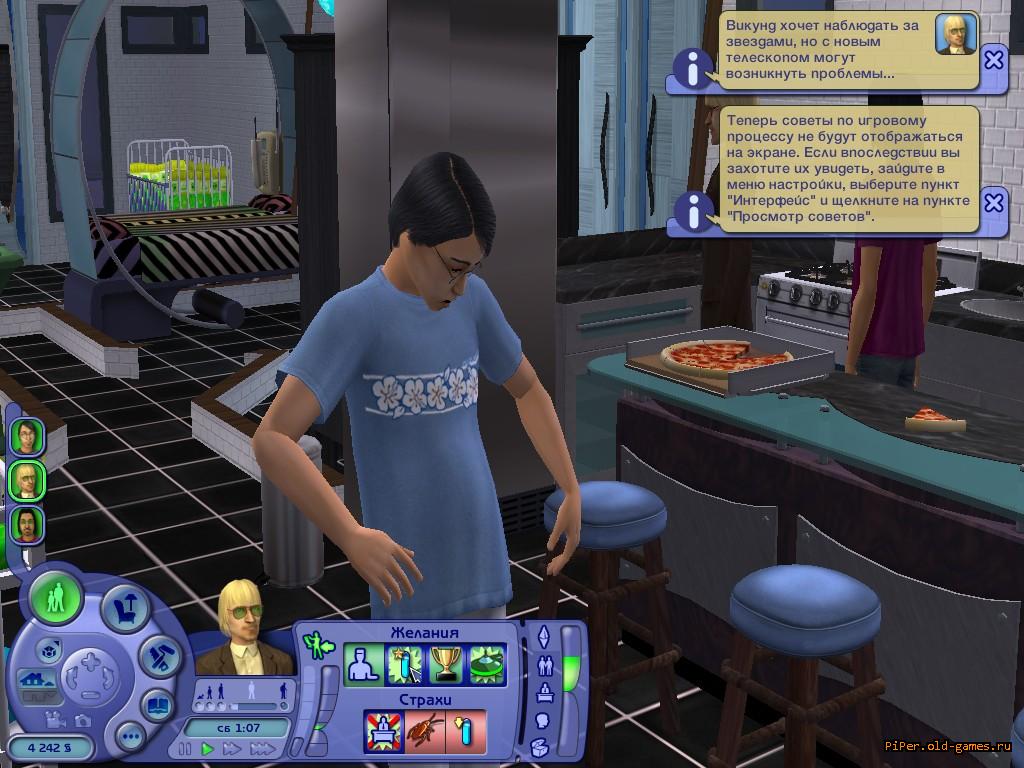
Task: Select the dark-haired bearded Sim portrait
Action: tap(27, 525)
